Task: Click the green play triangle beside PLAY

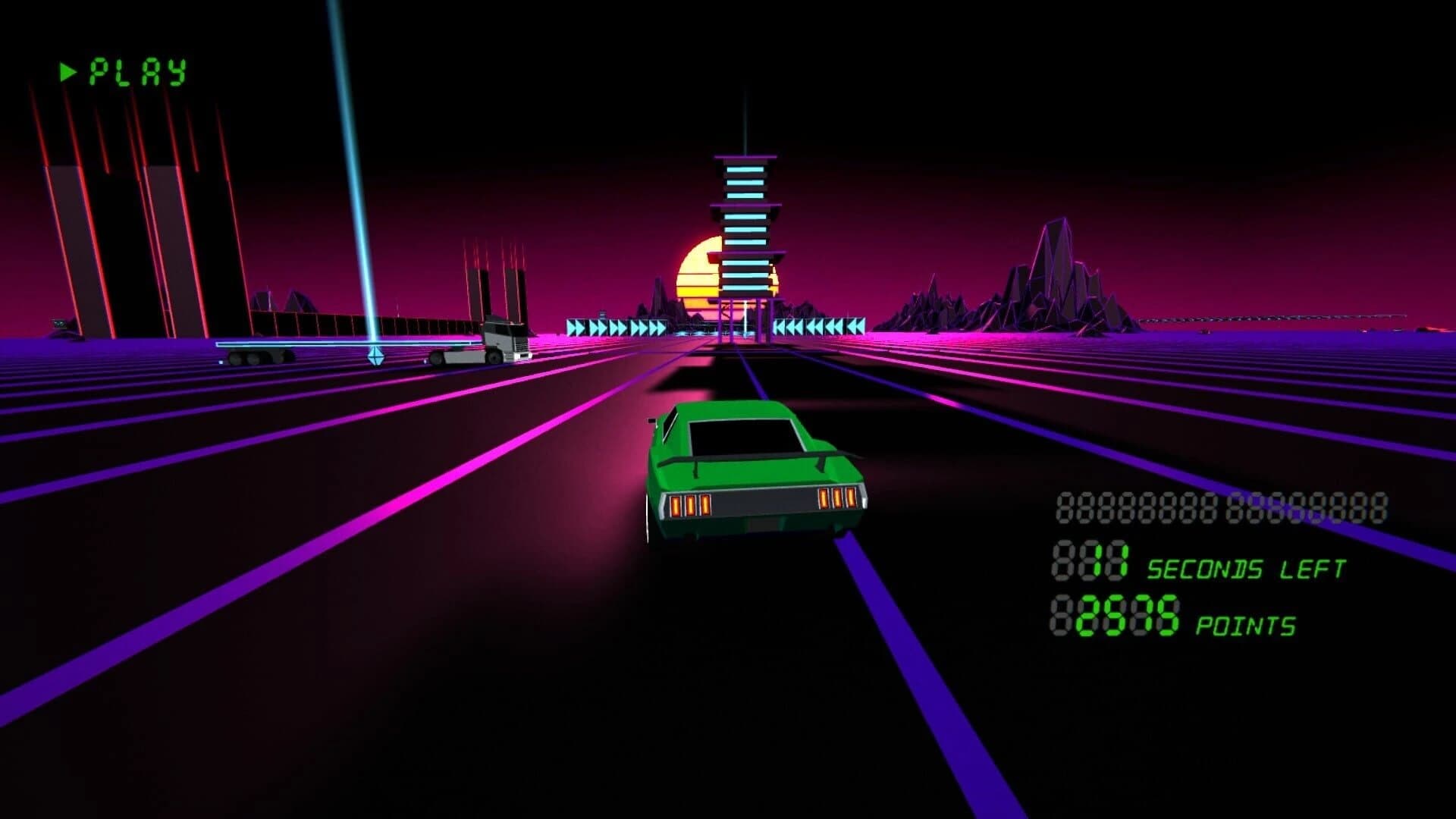Action: pos(67,71)
